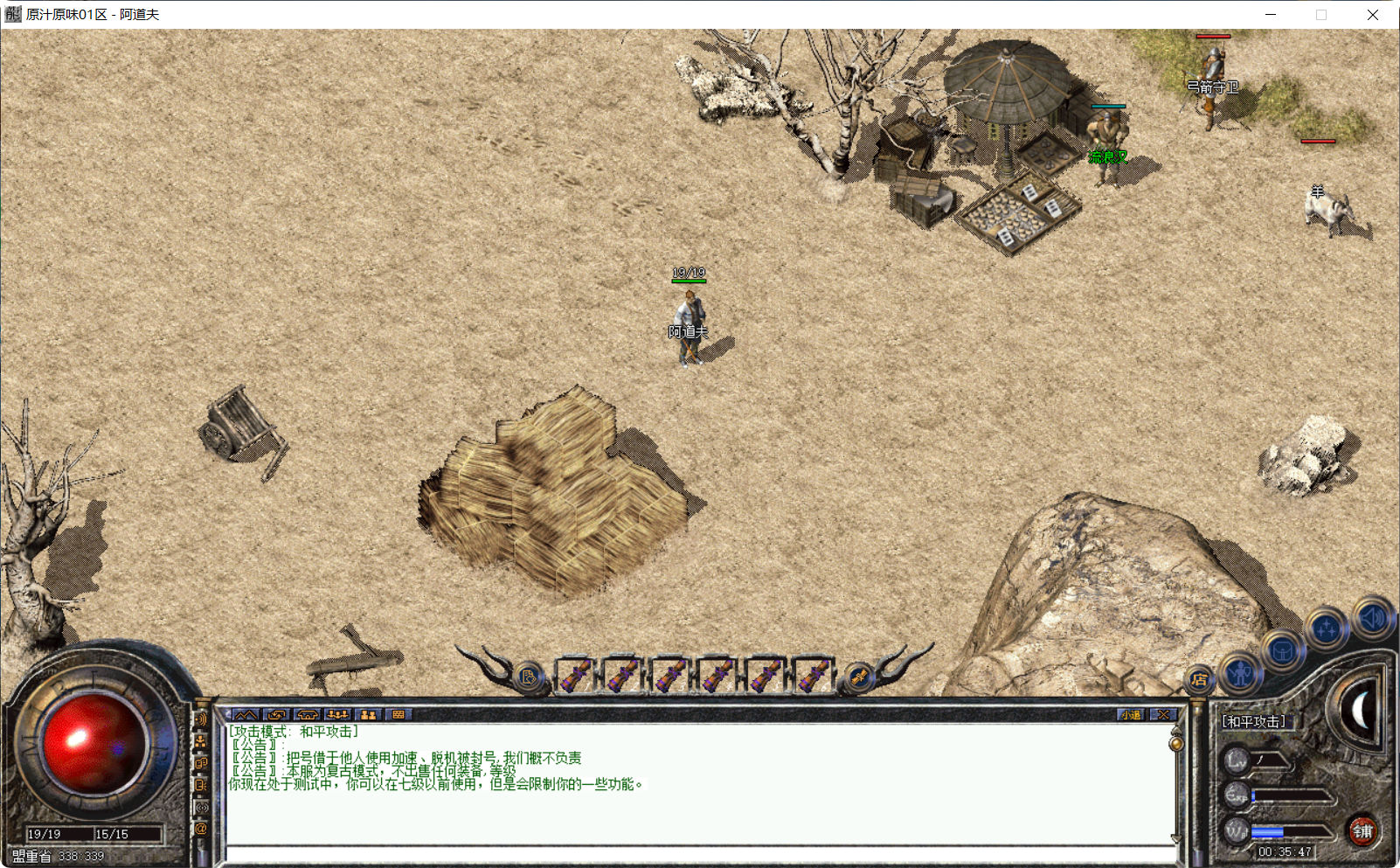Click the @ icon beside the chat
Image resolution: width=1400 pixels, height=868 pixels.
point(201,829)
